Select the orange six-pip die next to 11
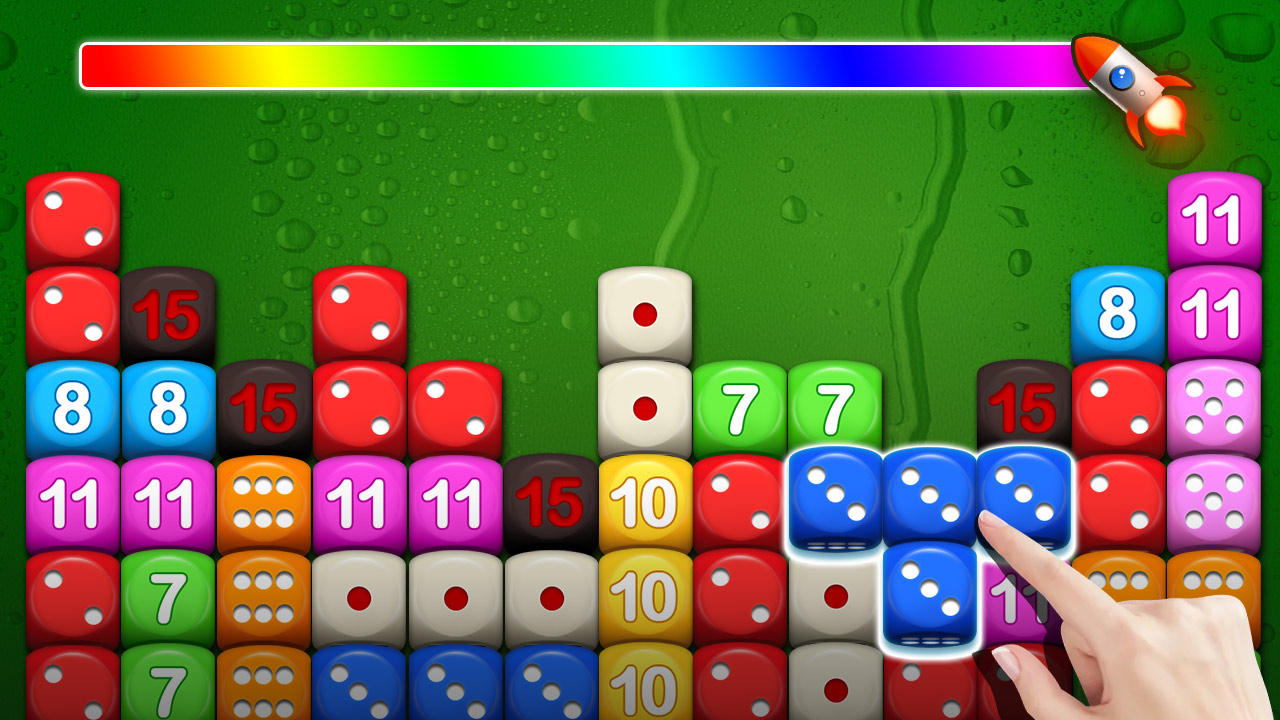This screenshot has height=720, width=1280. pos(264,500)
